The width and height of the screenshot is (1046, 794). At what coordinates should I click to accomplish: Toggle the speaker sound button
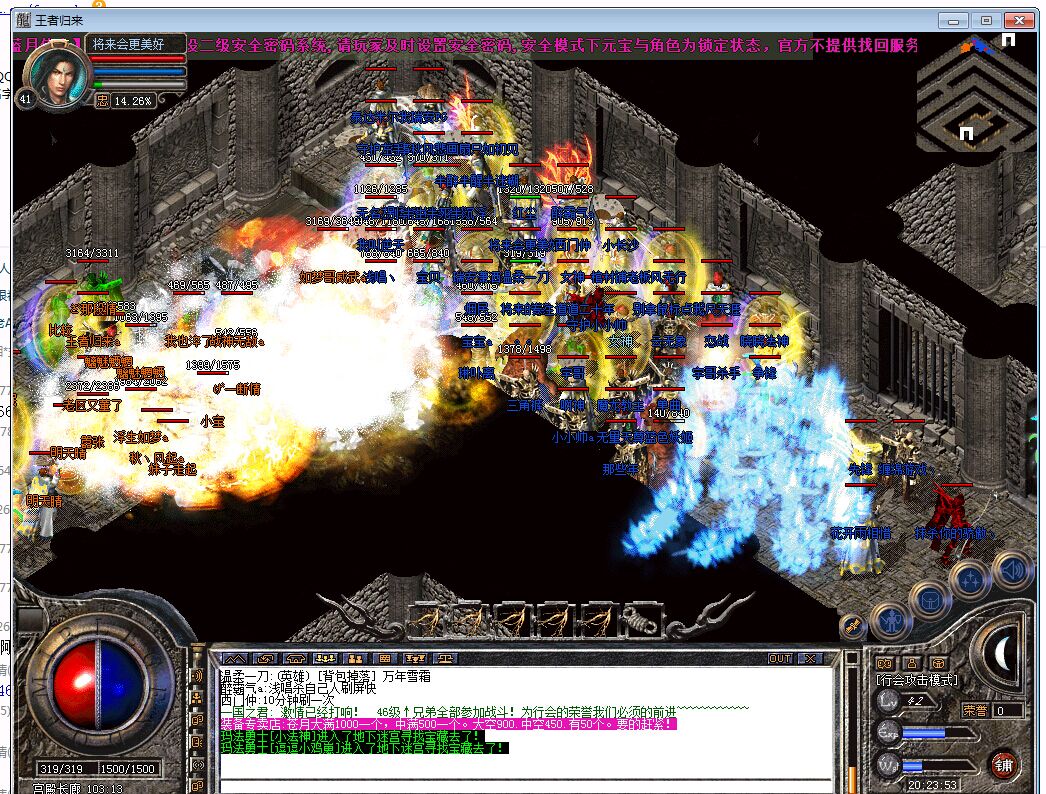[x=1012, y=570]
